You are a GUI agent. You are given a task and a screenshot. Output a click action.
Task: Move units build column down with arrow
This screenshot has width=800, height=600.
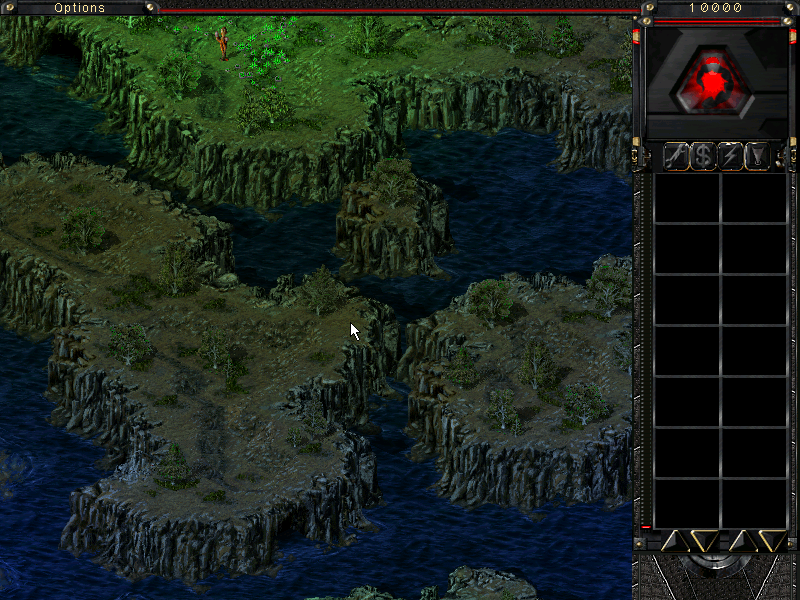coord(771,541)
